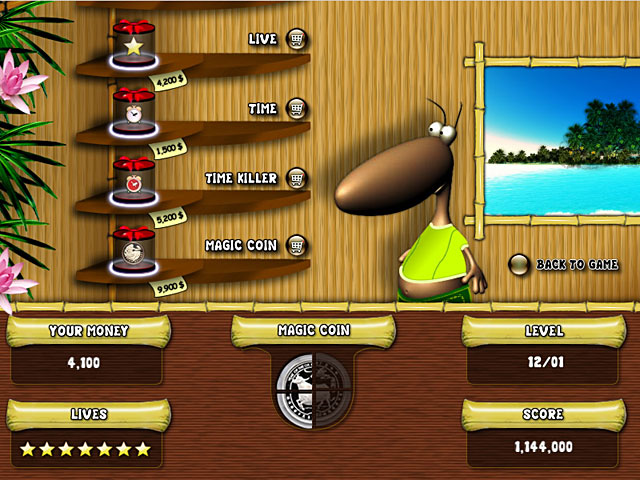Click the Magic Coin cart button
640x480 pixels.
pyautogui.click(x=297, y=245)
